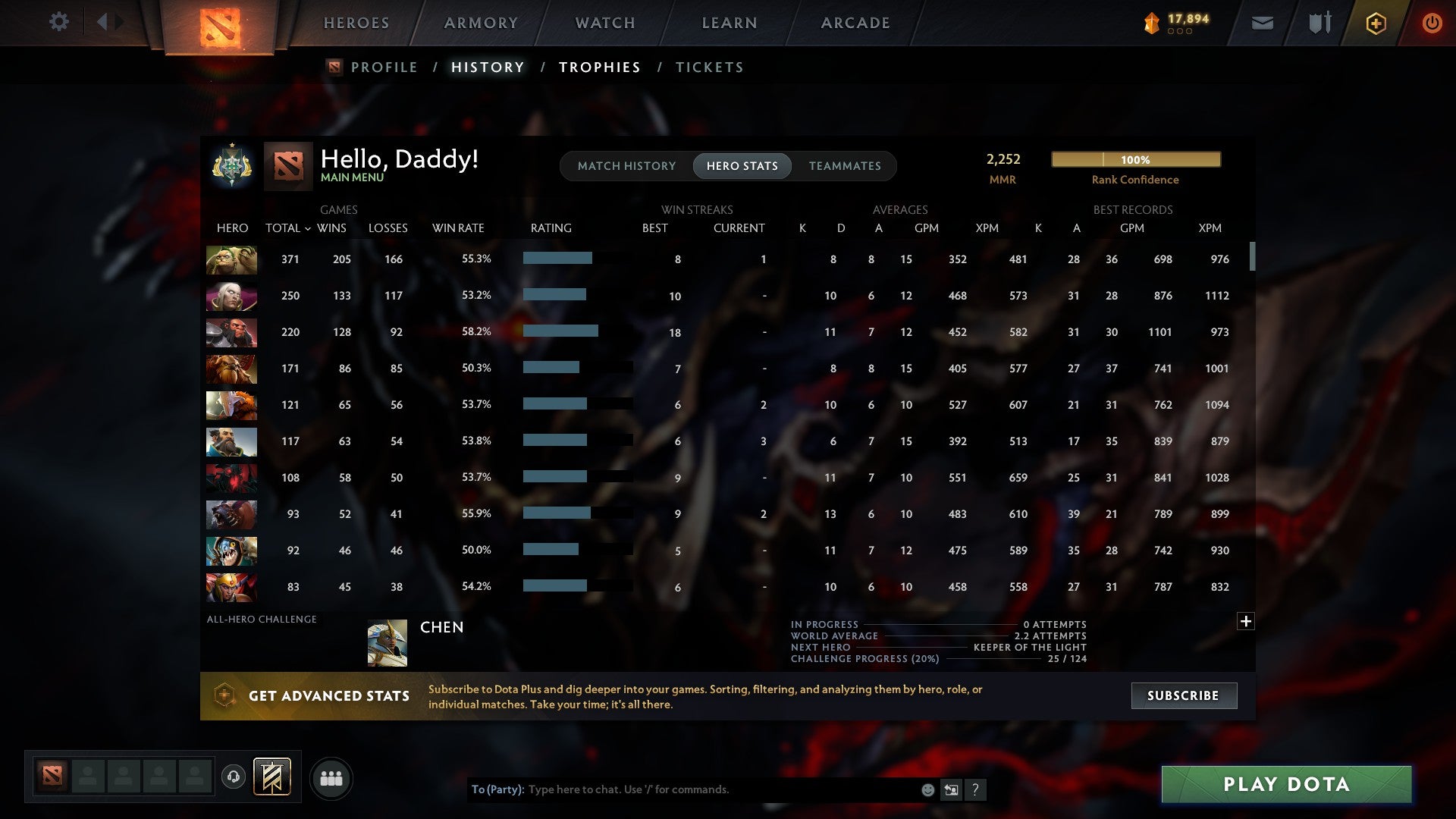Sort heroes using the TOTAL column arrow
This screenshot has width=1456, height=819.
306,227
